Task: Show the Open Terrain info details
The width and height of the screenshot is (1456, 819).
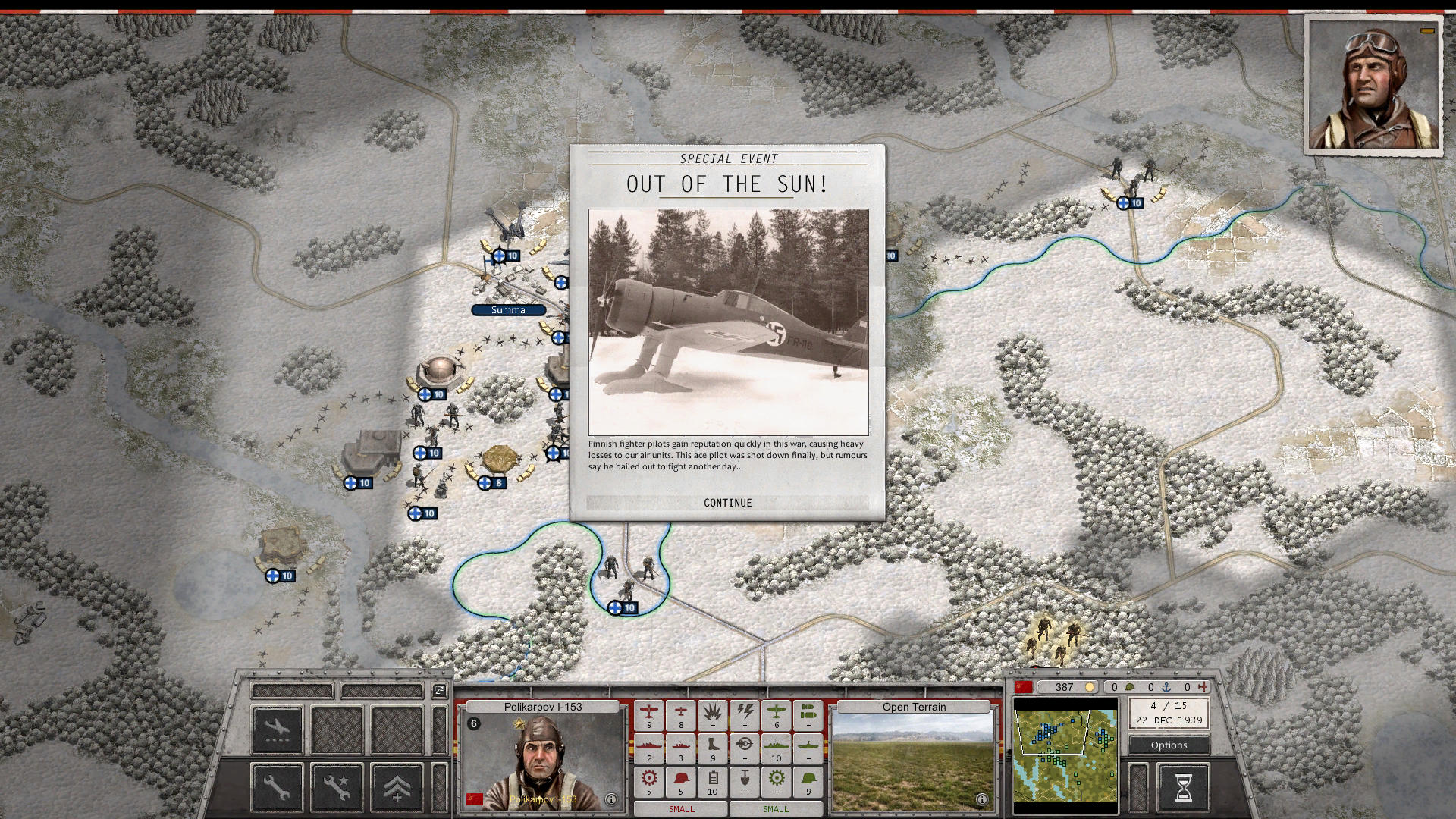Action: point(981,799)
